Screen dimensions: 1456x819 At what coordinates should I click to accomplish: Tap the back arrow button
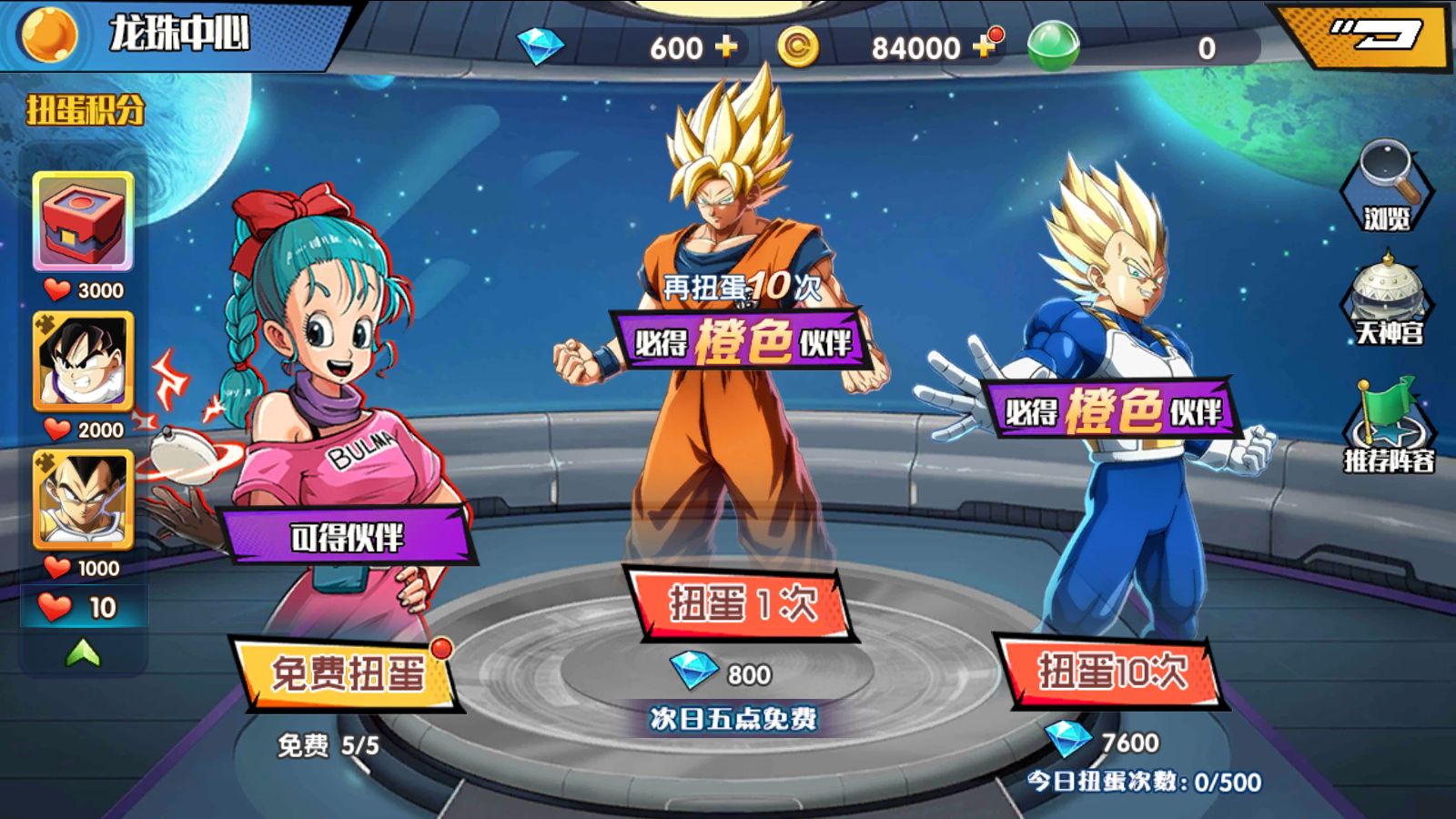click(x=1374, y=35)
